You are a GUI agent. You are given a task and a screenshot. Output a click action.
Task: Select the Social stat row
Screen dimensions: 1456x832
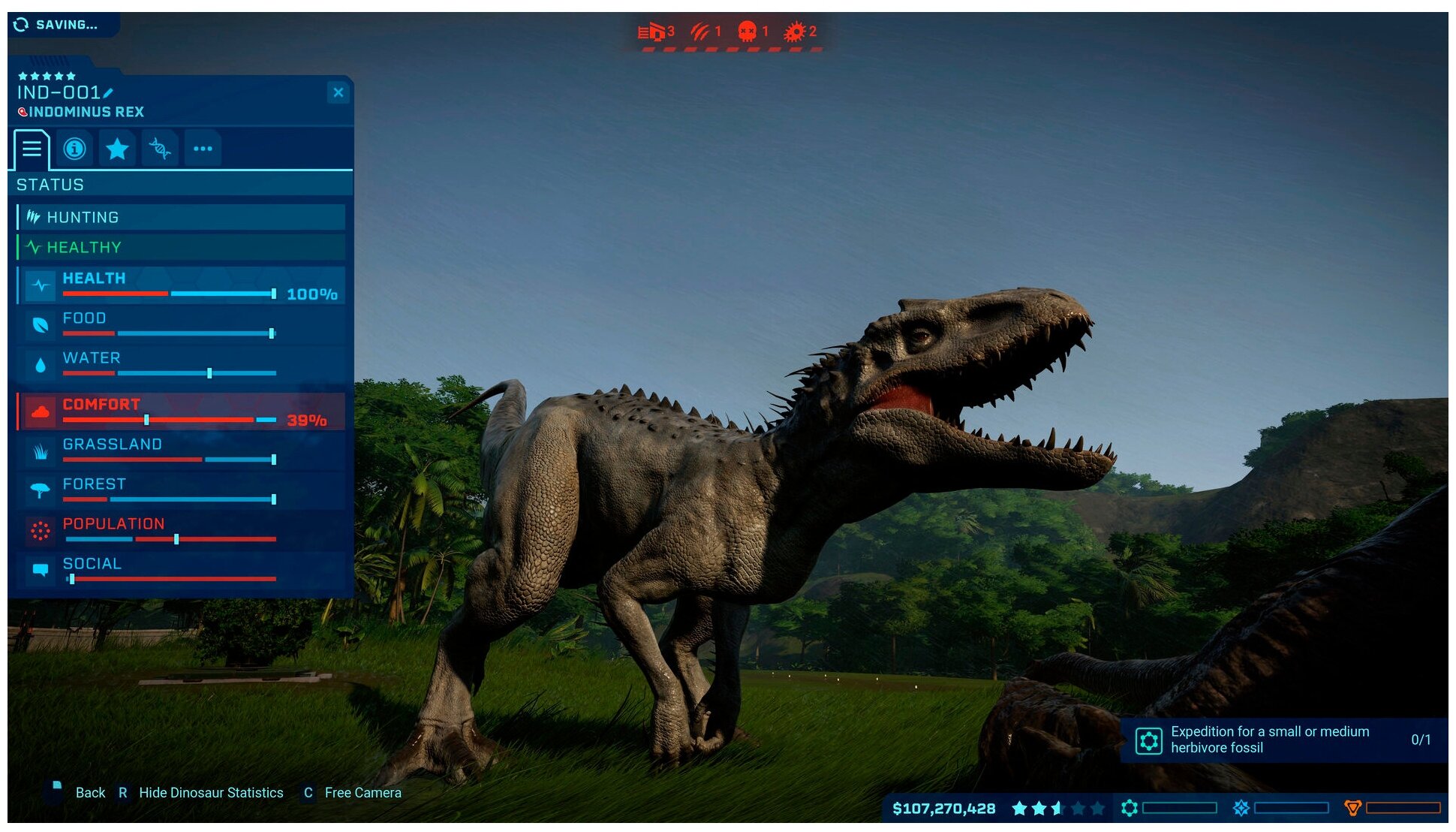click(180, 571)
